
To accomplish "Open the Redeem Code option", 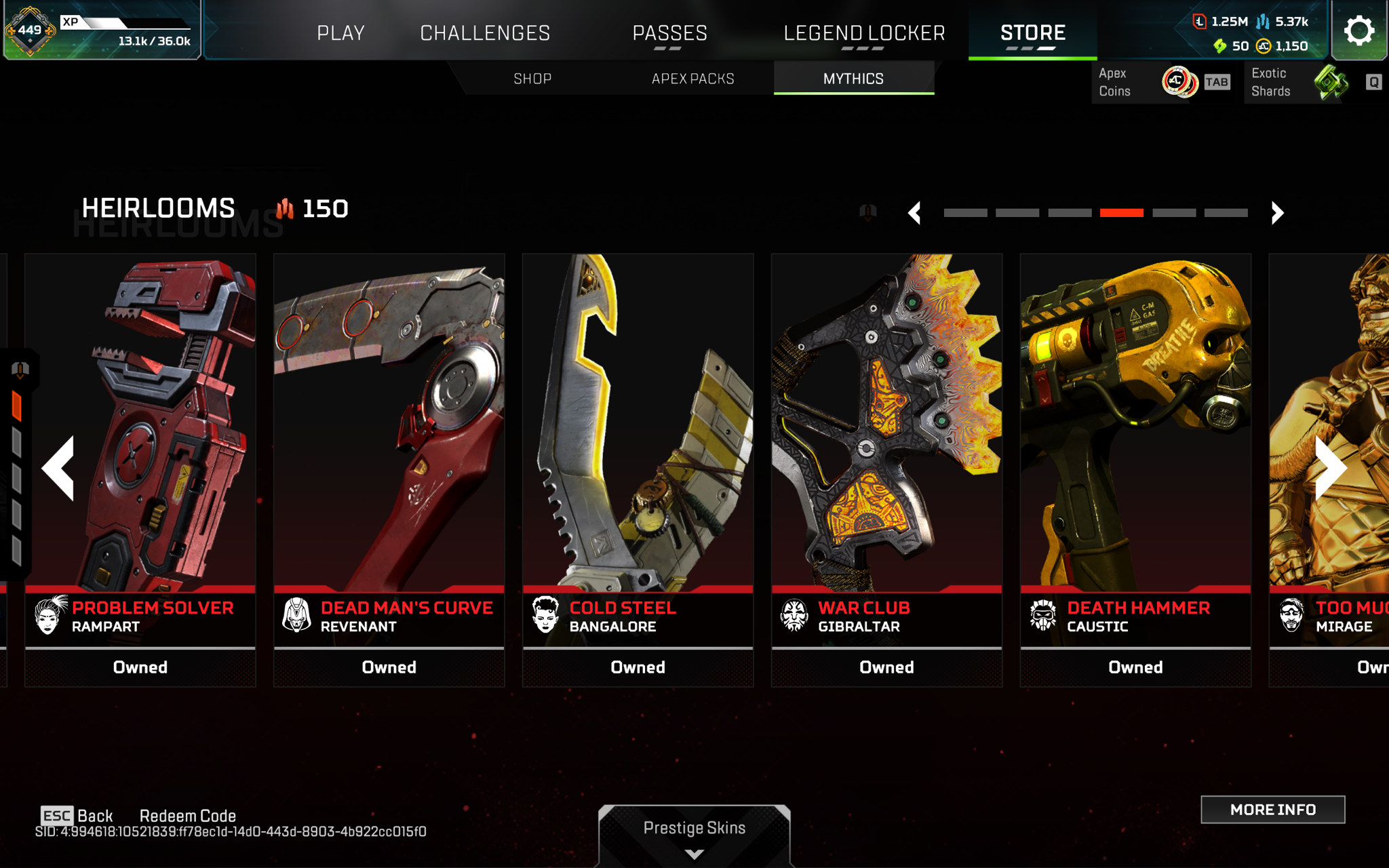I will click(x=187, y=816).
